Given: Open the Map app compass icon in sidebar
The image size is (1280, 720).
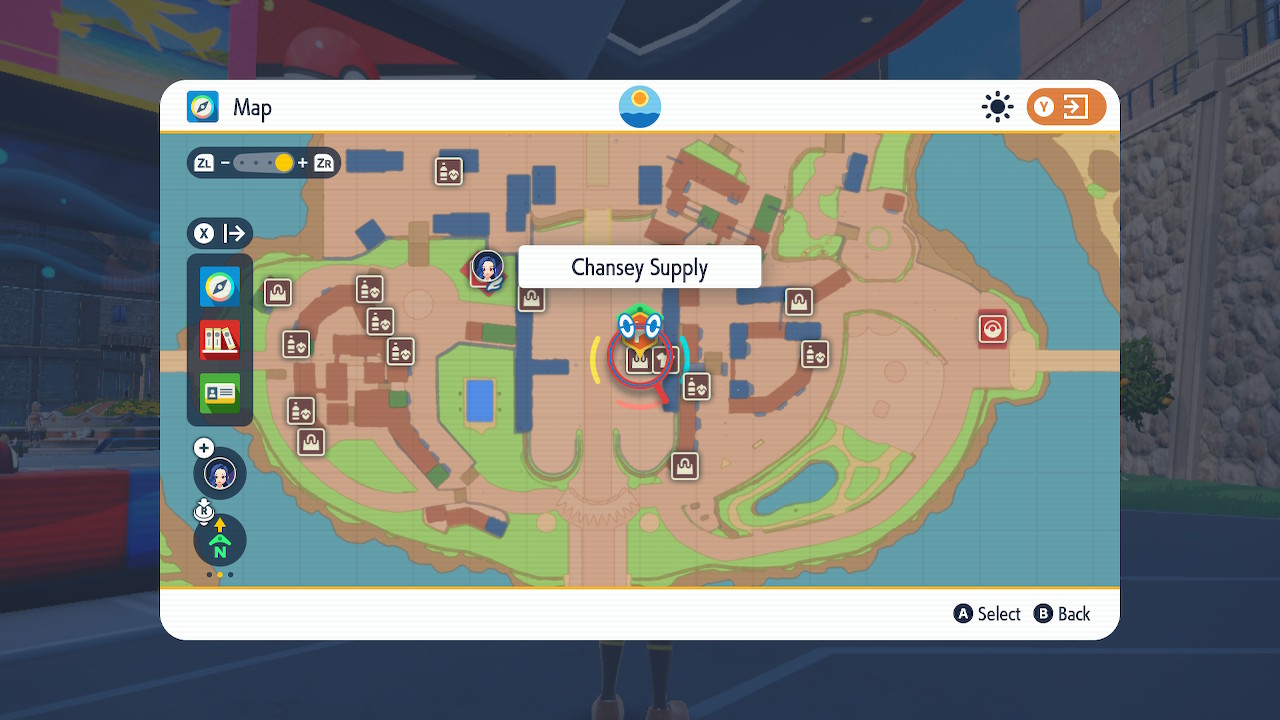Looking at the screenshot, I should point(219,287).
